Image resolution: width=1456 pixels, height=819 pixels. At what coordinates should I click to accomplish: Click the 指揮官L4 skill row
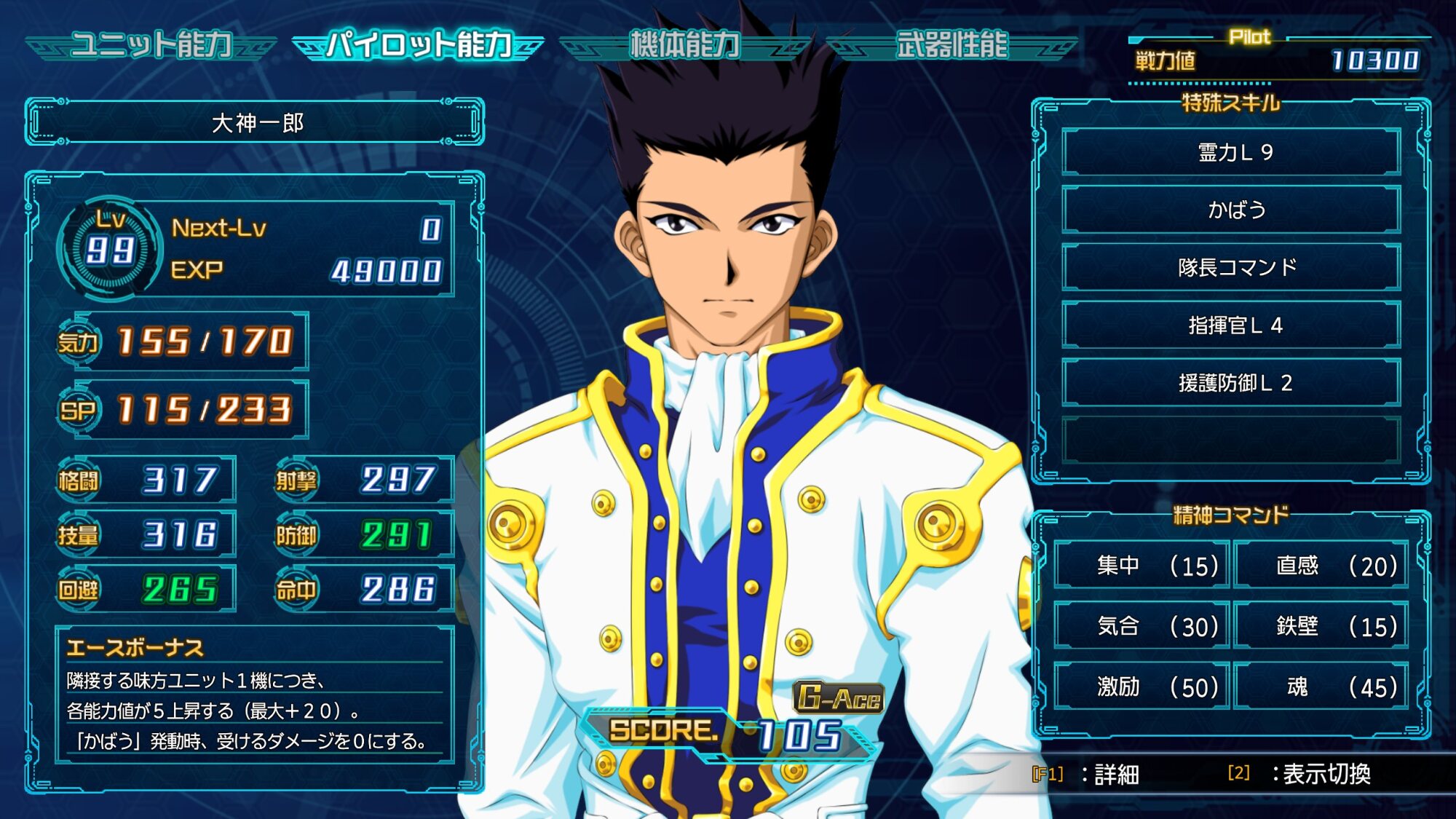1231,325
